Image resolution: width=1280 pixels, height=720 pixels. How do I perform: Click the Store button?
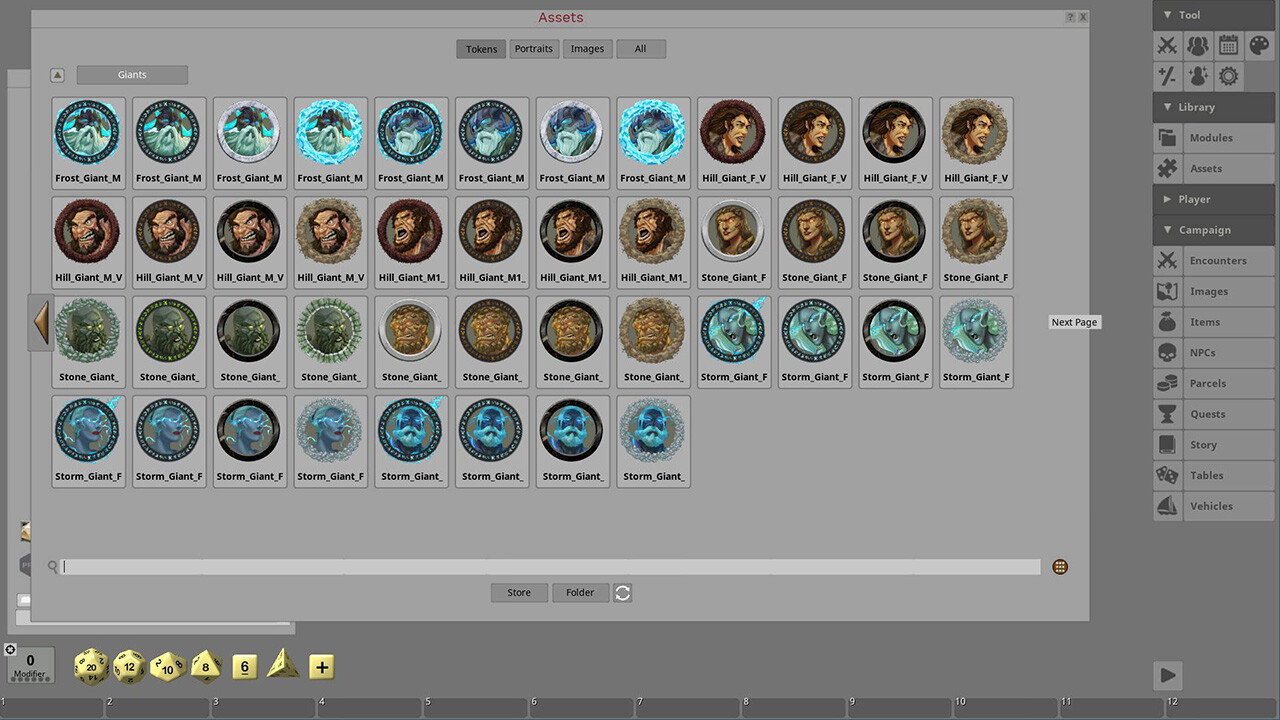[518, 592]
